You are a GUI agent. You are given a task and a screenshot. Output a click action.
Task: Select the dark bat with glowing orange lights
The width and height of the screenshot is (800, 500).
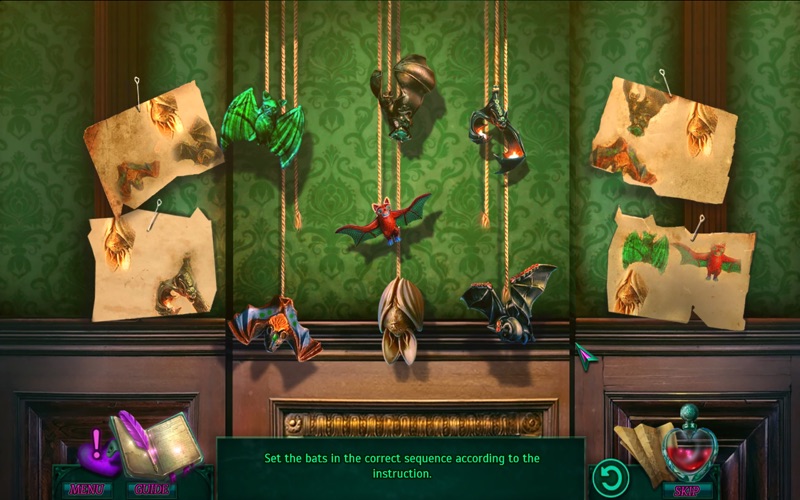tap(500, 137)
